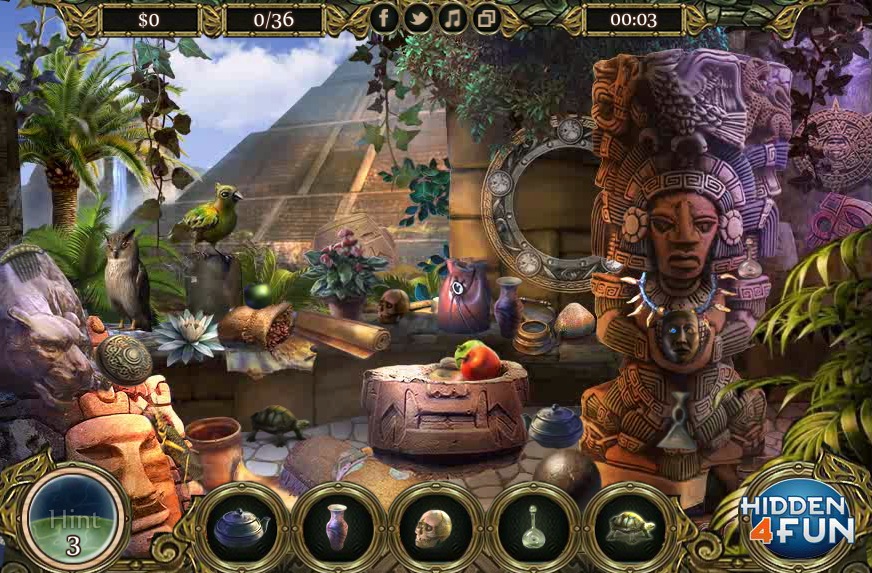Image resolution: width=872 pixels, height=573 pixels.
Task: Toggle the music note sound button
Action: (x=453, y=18)
